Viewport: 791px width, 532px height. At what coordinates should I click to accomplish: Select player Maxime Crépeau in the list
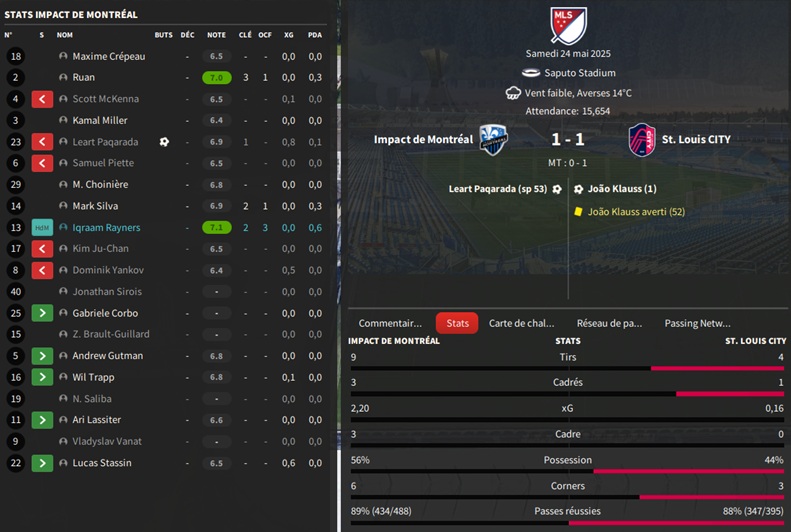click(109, 56)
